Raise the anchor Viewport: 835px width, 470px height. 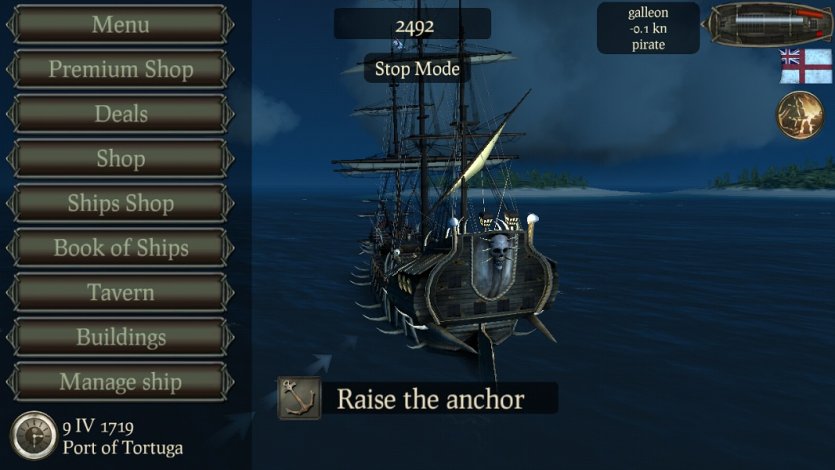415,399
